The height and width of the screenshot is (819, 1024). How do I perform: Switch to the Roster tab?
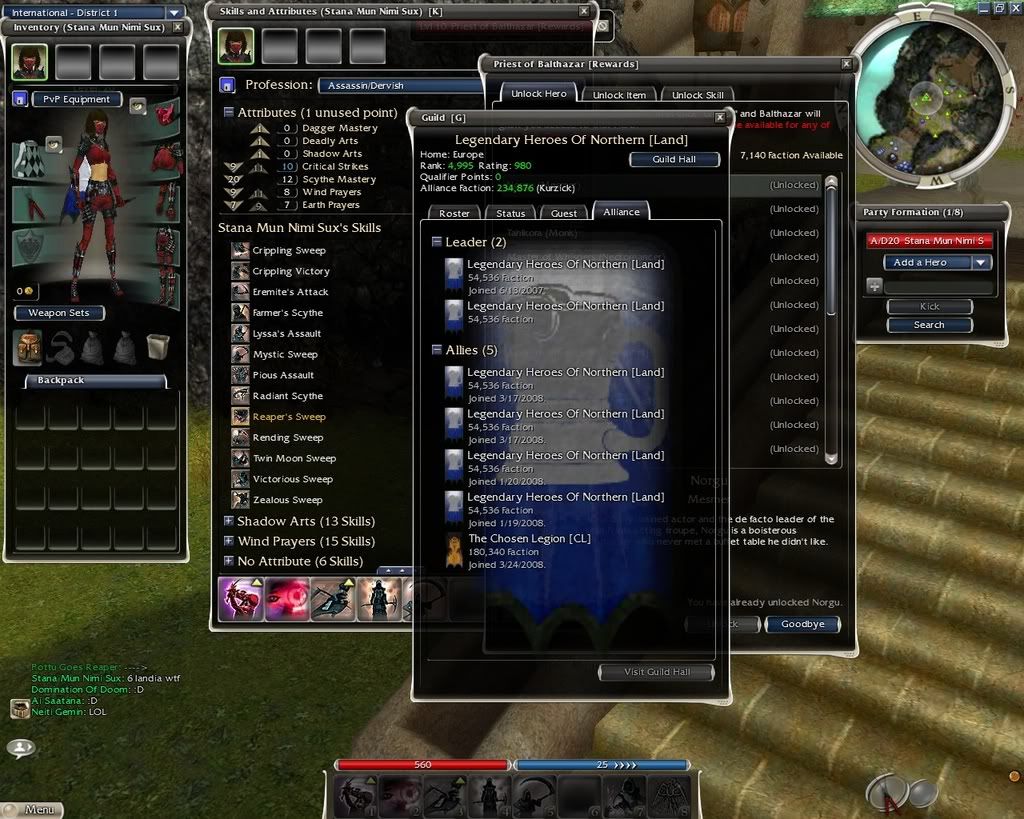[x=454, y=213]
